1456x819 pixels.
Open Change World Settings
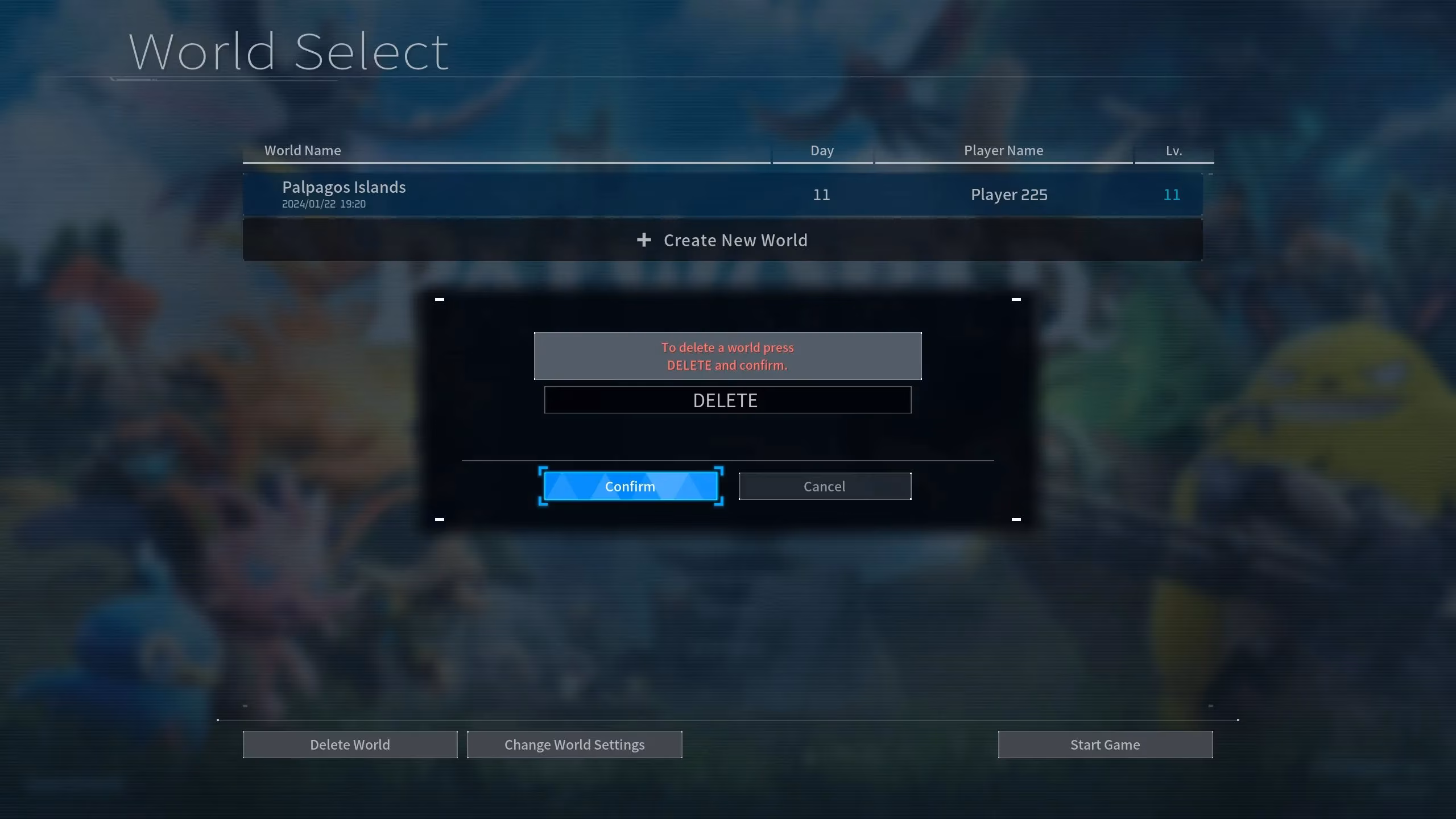(574, 744)
